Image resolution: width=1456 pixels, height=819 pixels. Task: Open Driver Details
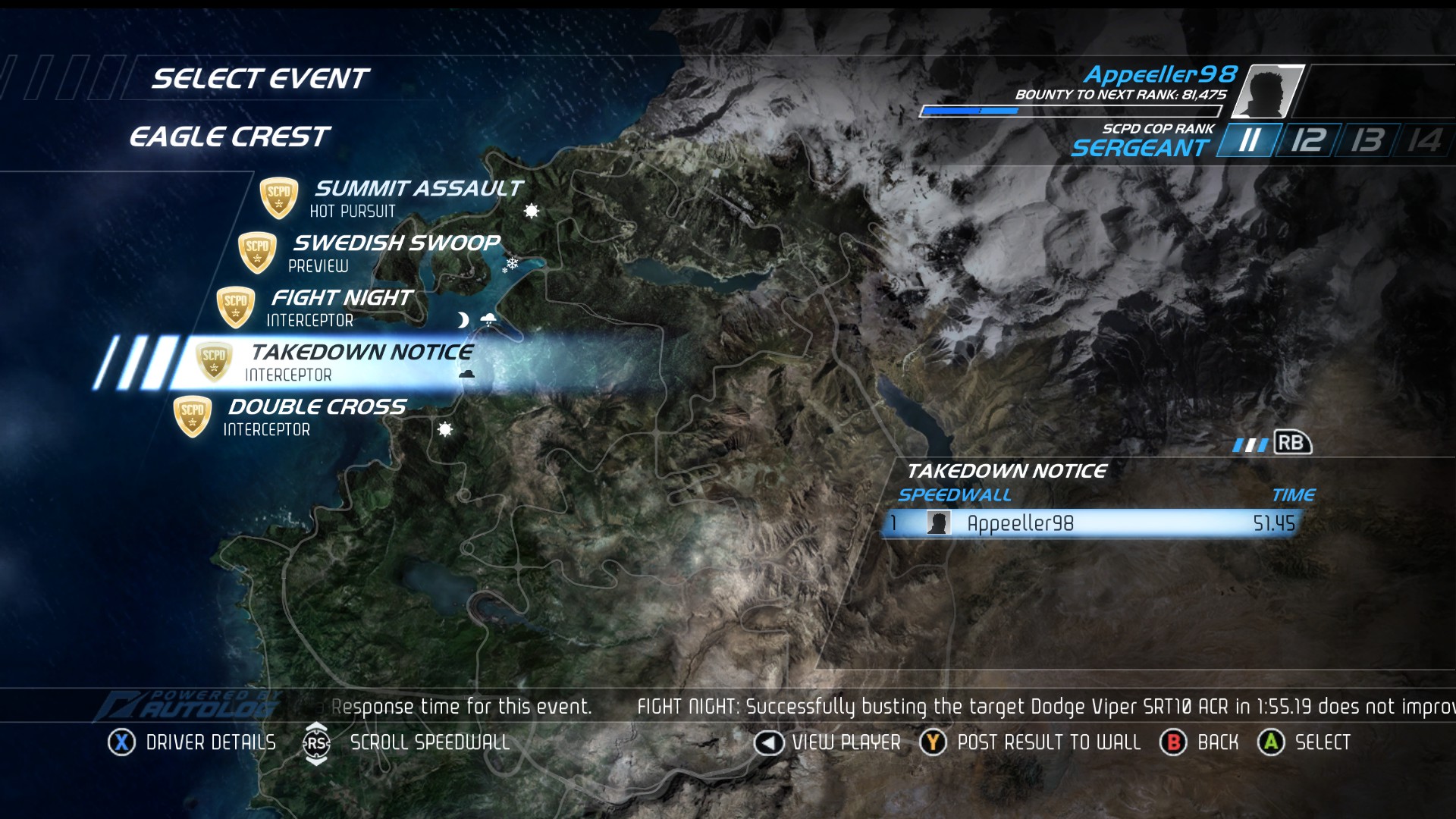[x=193, y=742]
